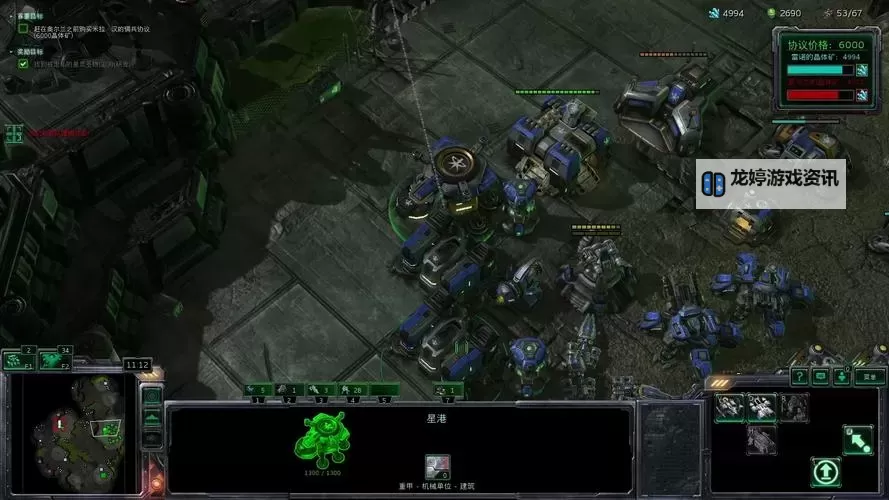This screenshot has height=500, width=889.
Task: Open the game menu button
Action: (x=869, y=377)
